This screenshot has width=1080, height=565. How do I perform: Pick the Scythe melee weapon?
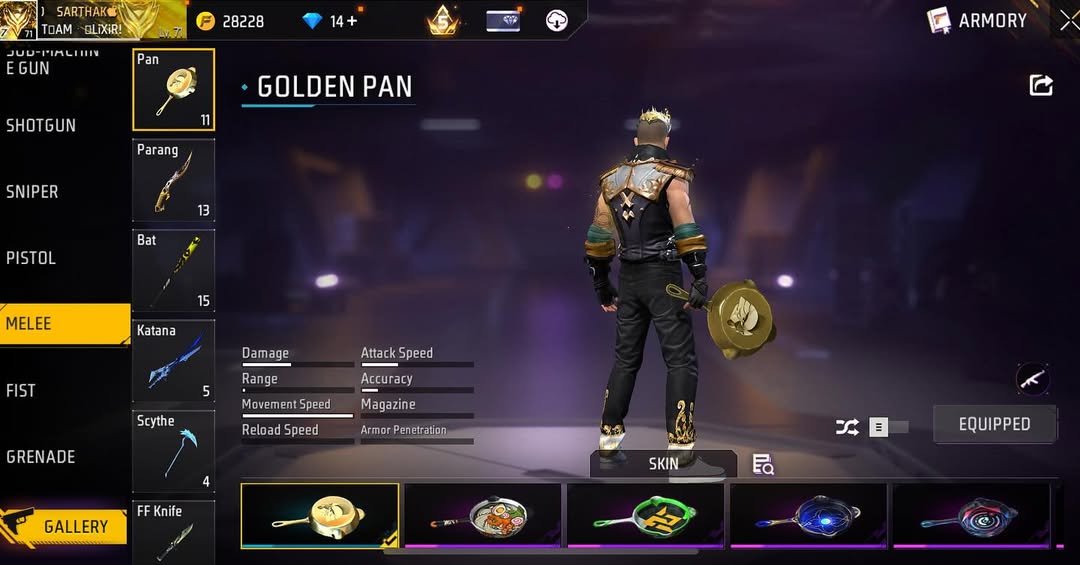(x=174, y=451)
